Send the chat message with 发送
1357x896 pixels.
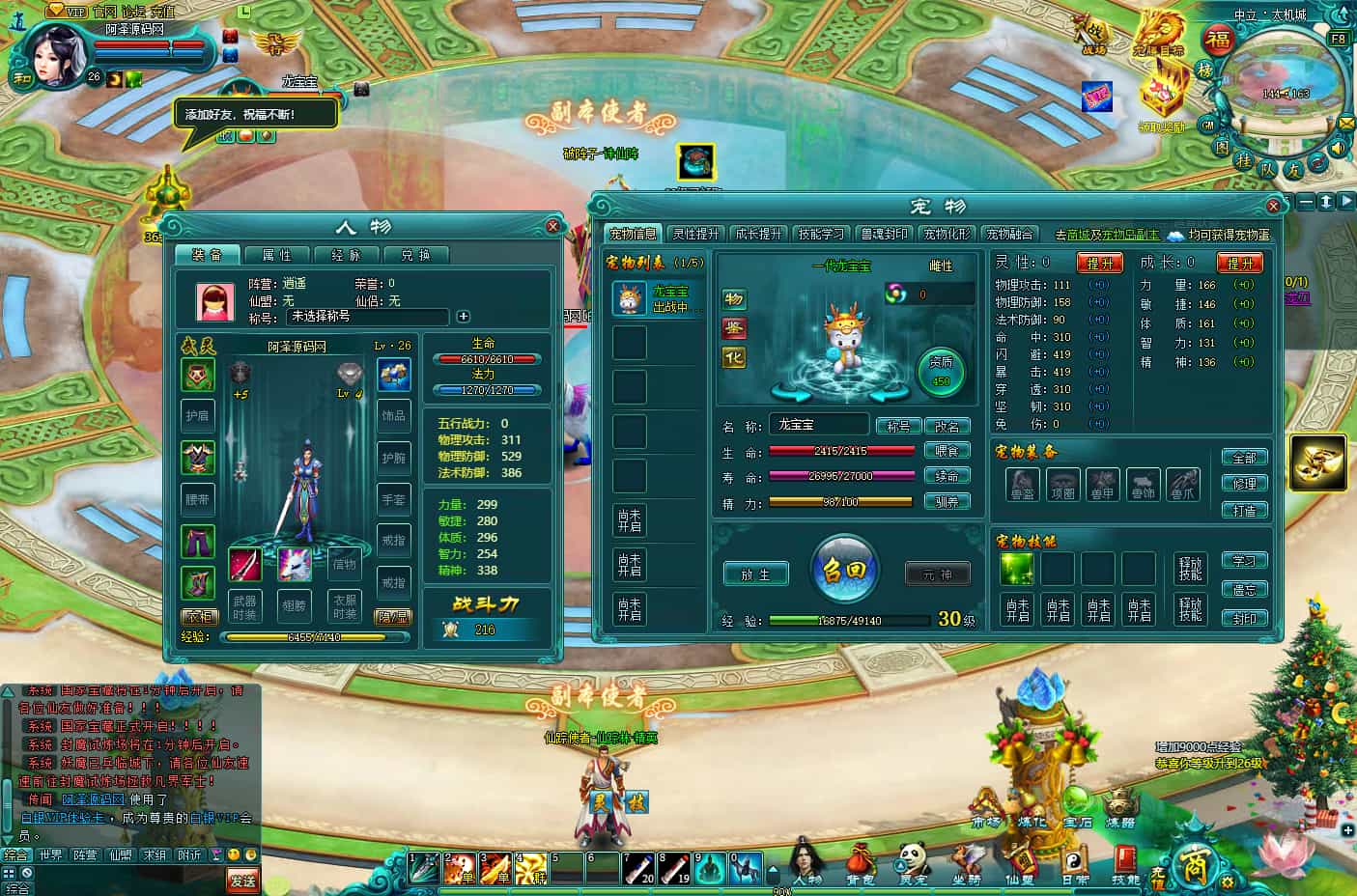tap(243, 879)
